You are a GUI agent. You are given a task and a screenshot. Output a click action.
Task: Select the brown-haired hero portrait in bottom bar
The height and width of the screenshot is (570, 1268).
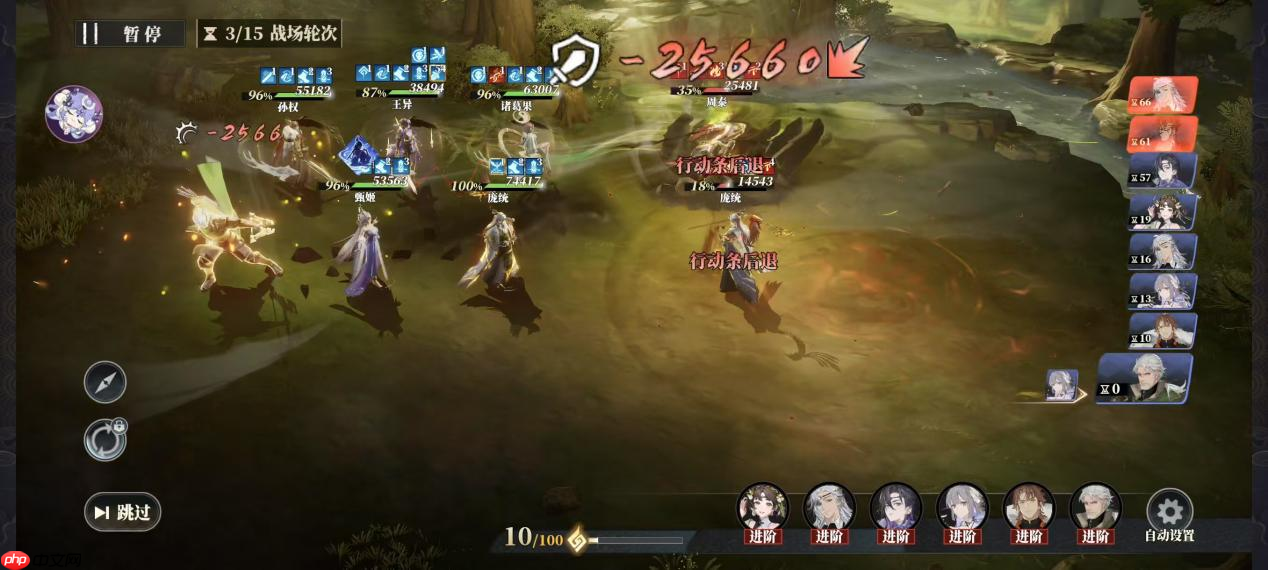(1028, 507)
